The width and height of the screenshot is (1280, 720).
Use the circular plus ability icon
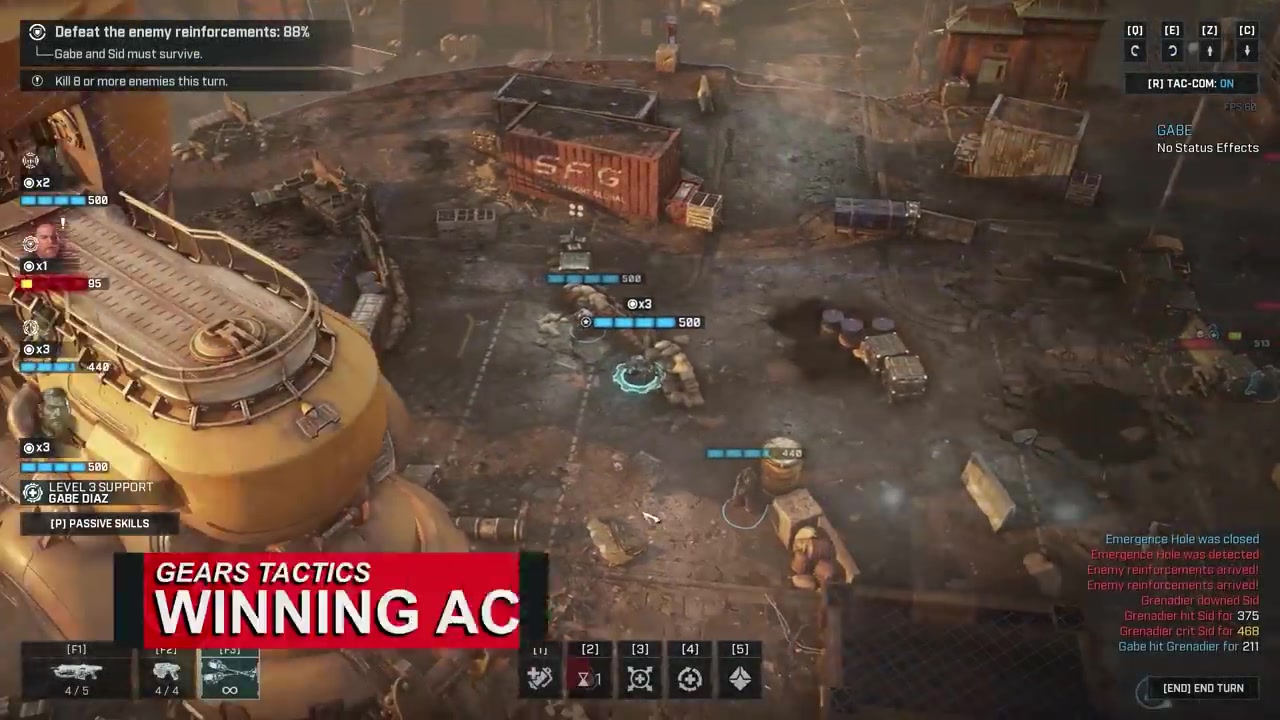pyautogui.click(x=690, y=679)
